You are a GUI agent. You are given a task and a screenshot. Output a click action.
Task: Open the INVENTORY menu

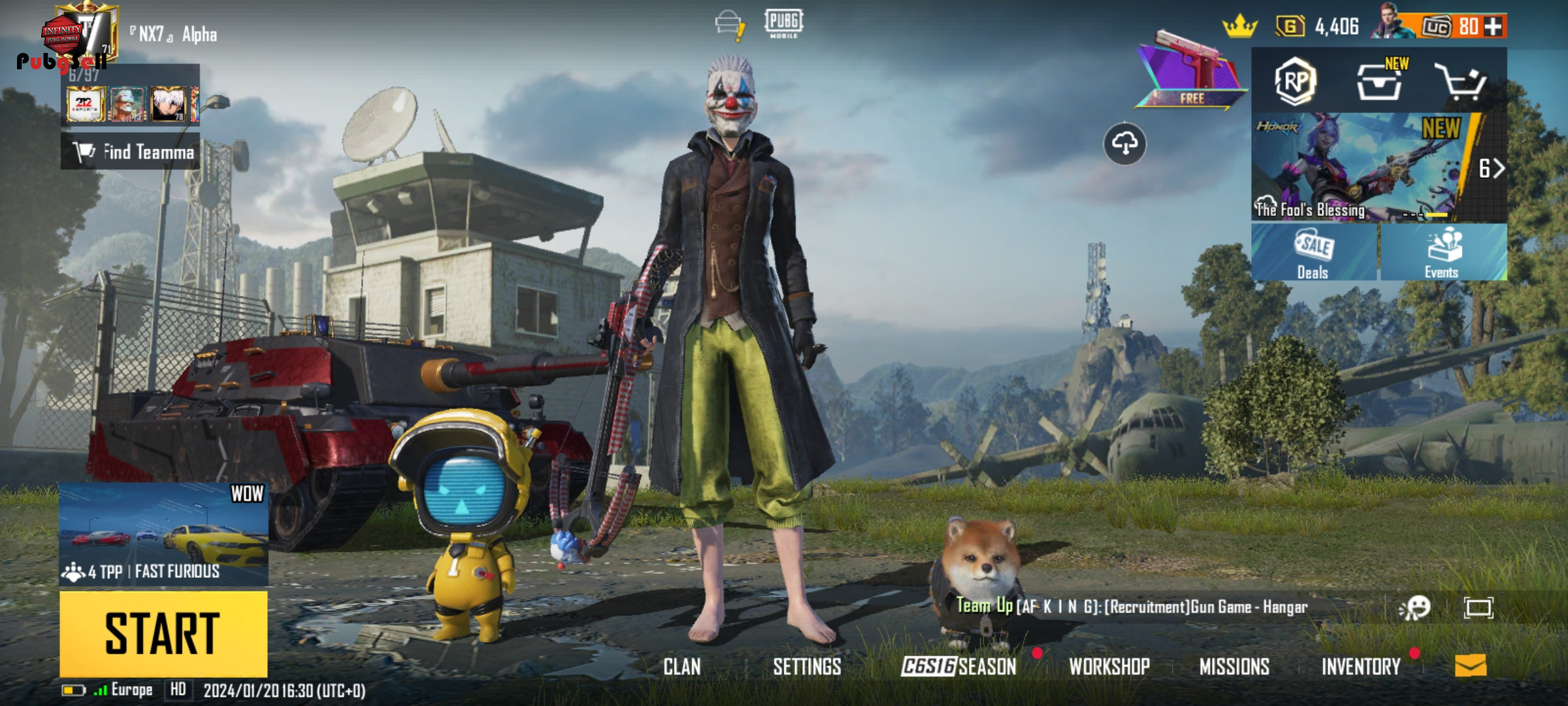tap(1361, 666)
